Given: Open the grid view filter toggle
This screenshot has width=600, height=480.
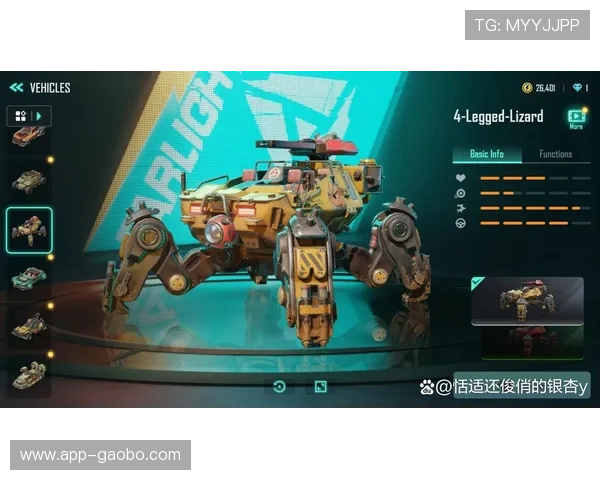Looking at the screenshot, I should [21, 116].
